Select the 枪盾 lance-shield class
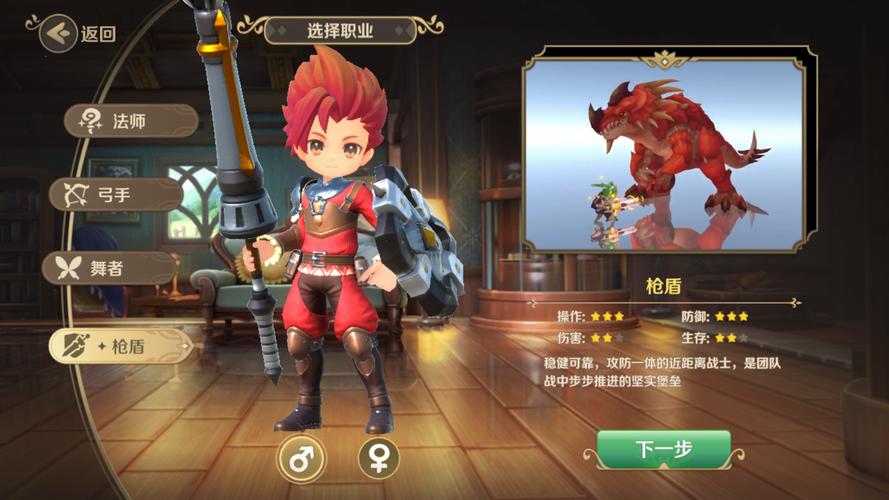 [120, 345]
